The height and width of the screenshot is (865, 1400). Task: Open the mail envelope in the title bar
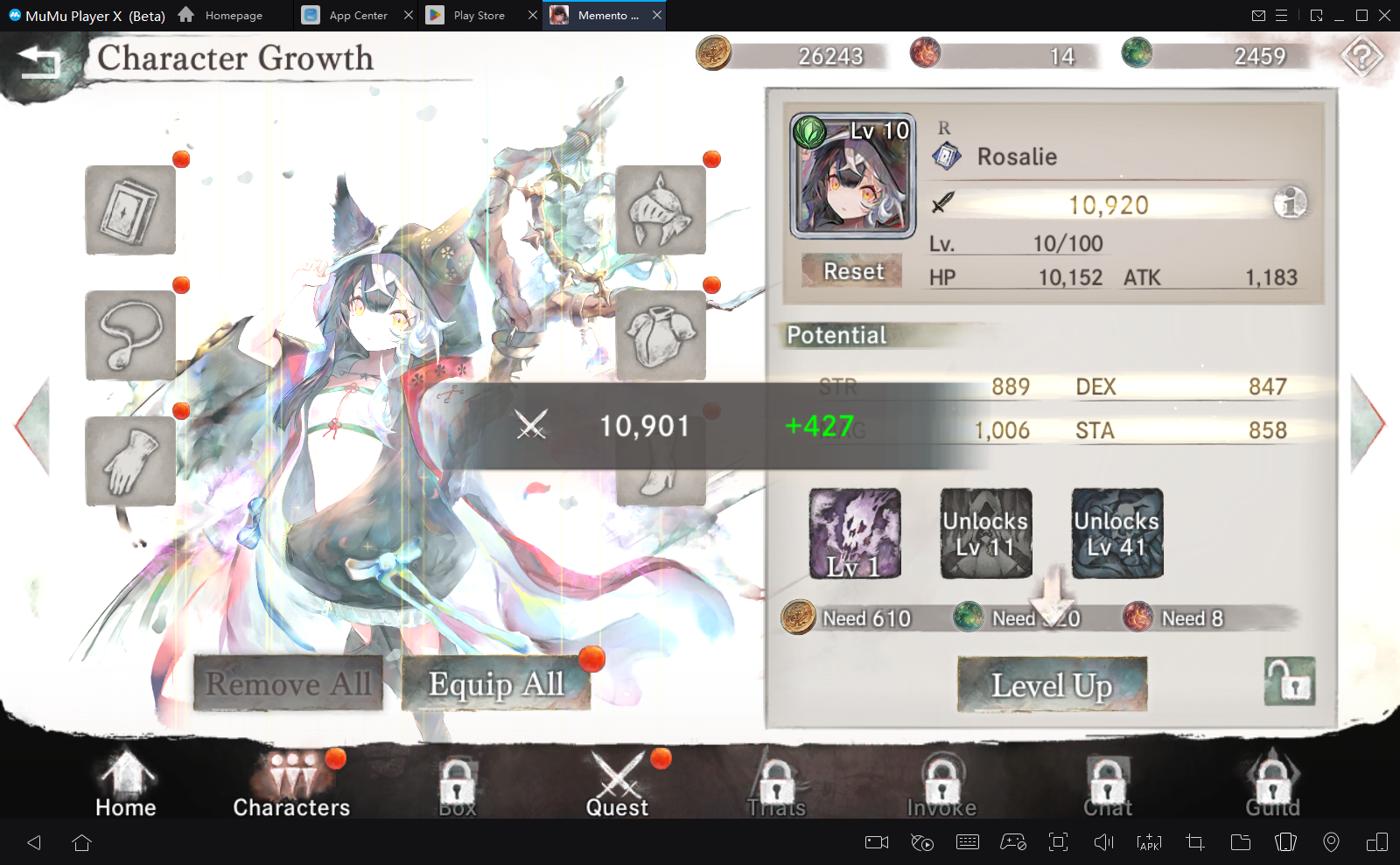tap(1260, 15)
